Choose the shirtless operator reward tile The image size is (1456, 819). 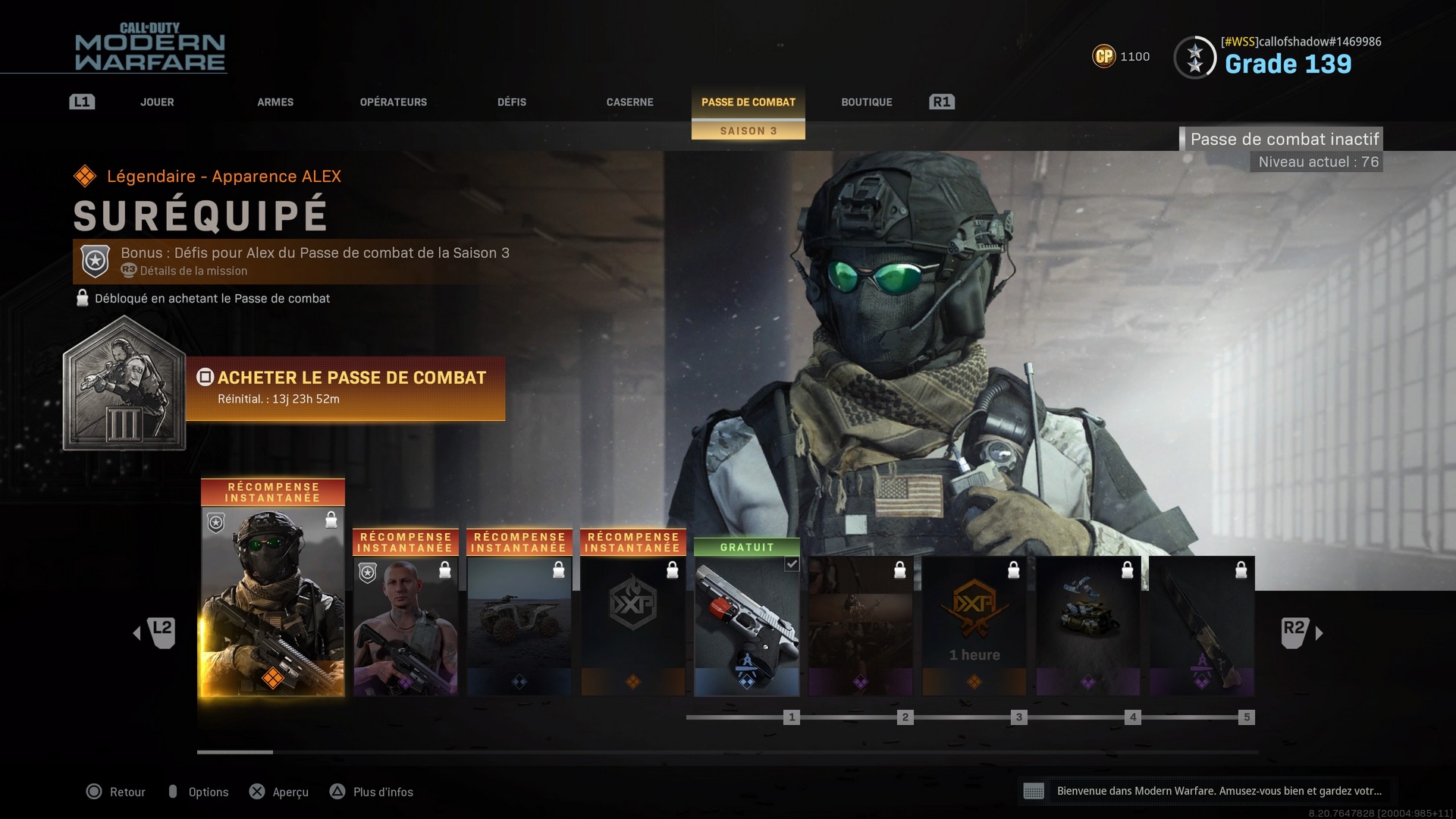coord(406,626)
